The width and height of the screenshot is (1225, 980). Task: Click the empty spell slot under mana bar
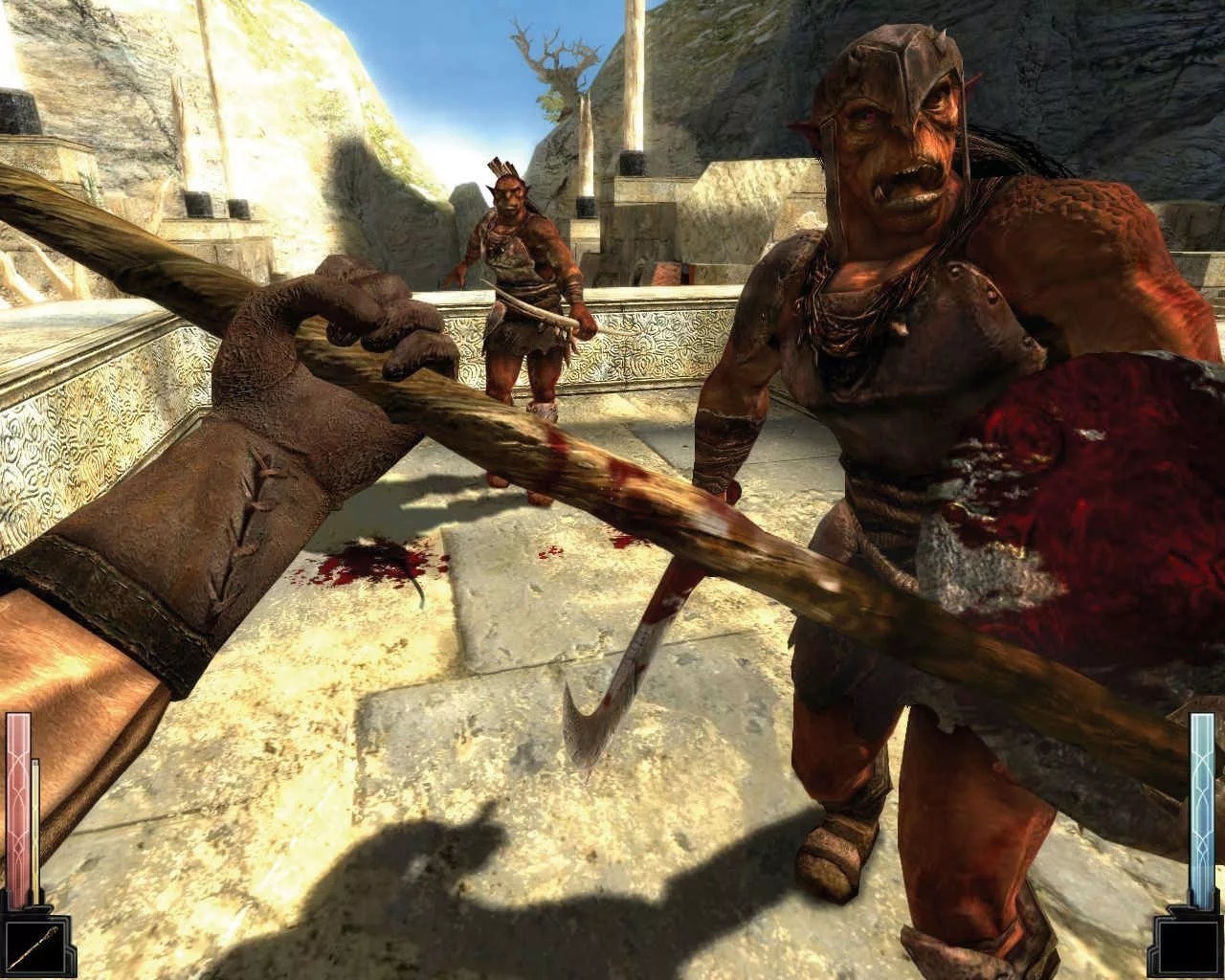[x=1187, y=946]
